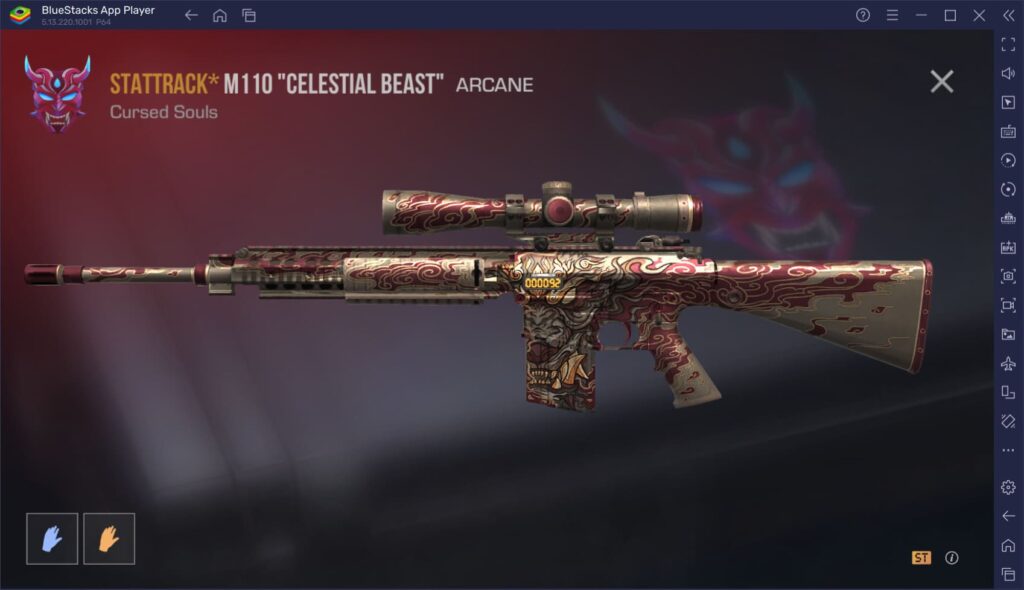This screenshot has width=1024, height=590.
Task: Click the BlueStacks back arrow
Action: click(191, 15)
